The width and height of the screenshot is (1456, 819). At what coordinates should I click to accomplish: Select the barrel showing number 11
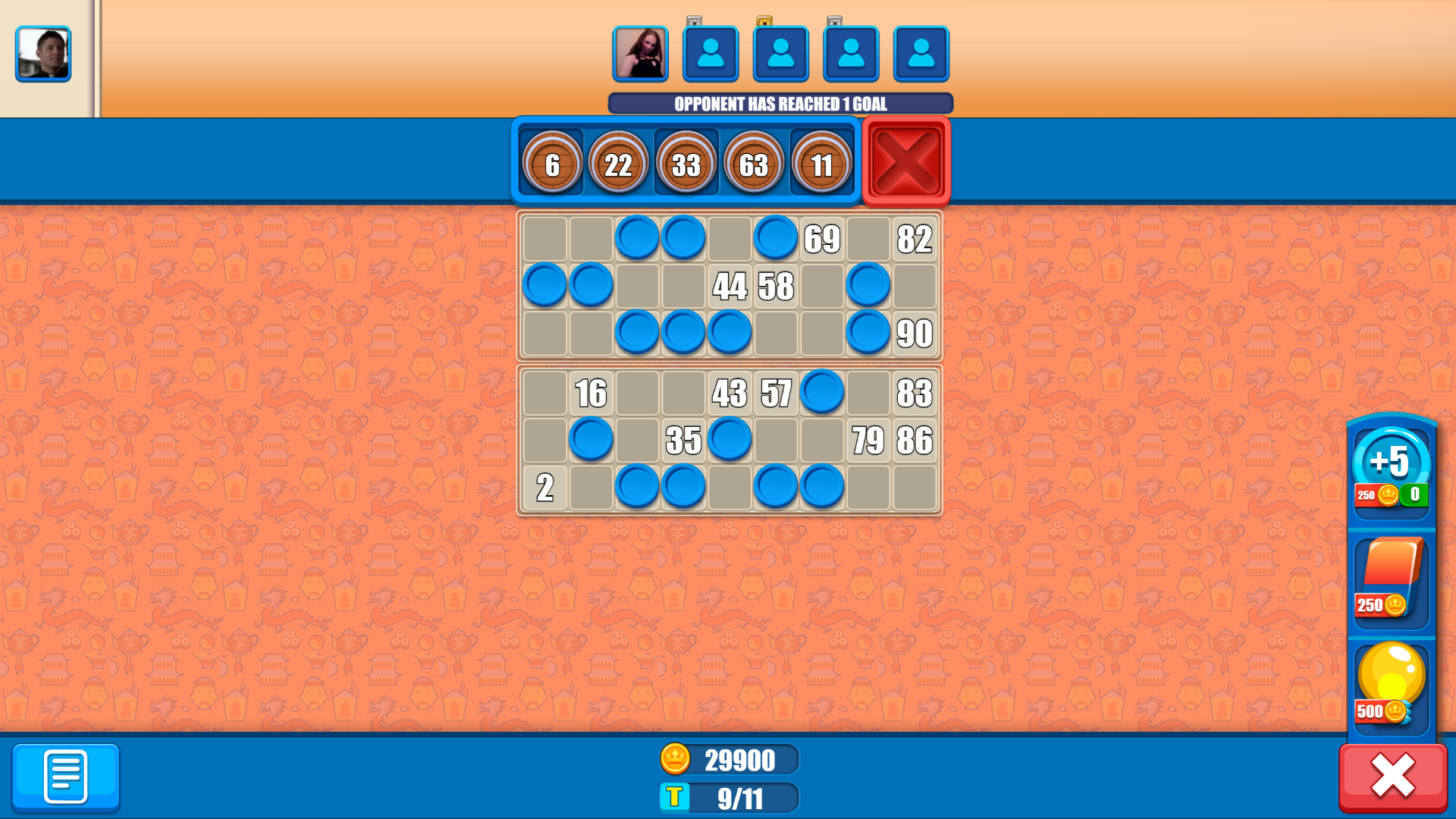[821, 162]
